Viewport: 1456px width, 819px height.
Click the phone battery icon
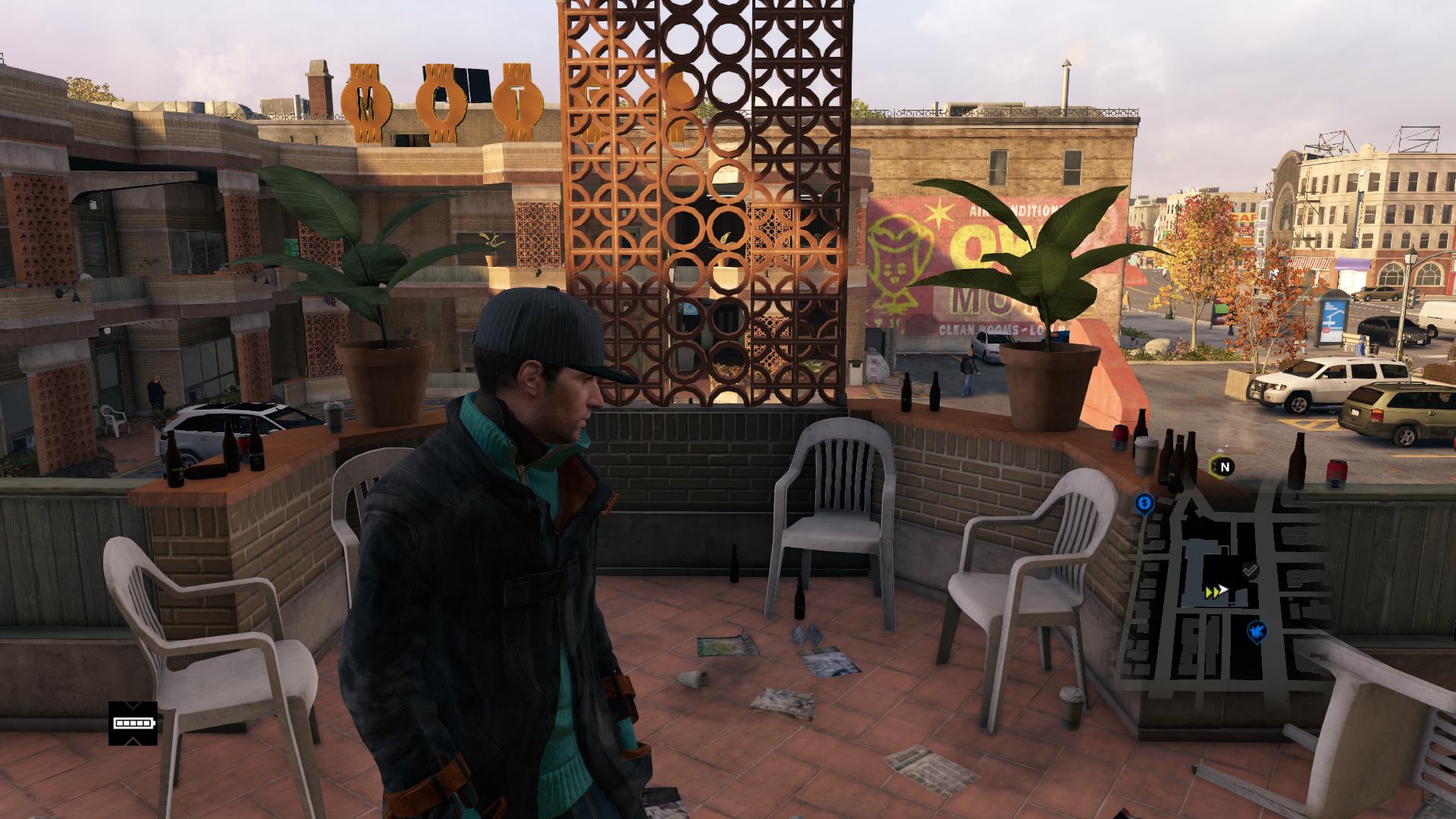tap(133, 723)
